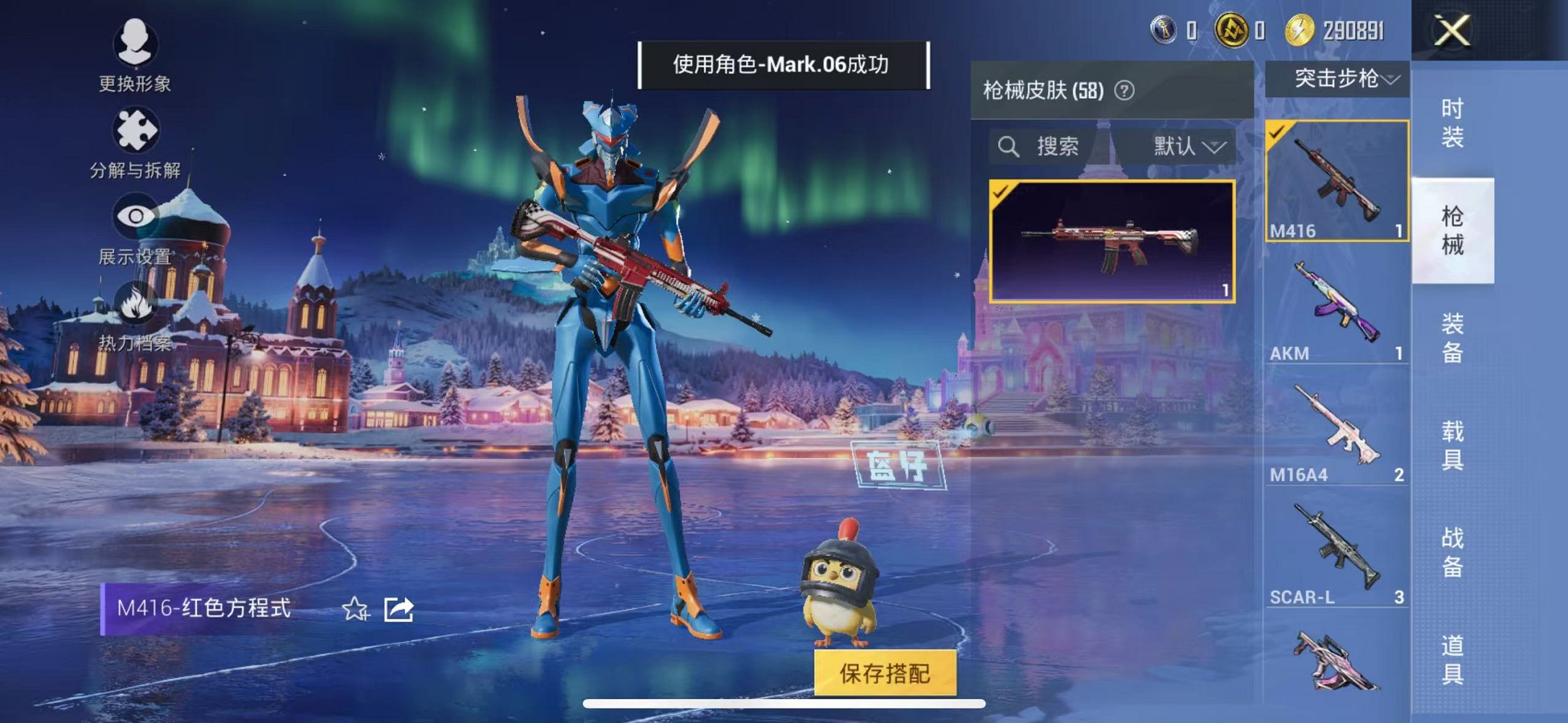Open 展示设置 display settings
The width and height of the screenshot is (1568, 723).
[x=134, y=216]
